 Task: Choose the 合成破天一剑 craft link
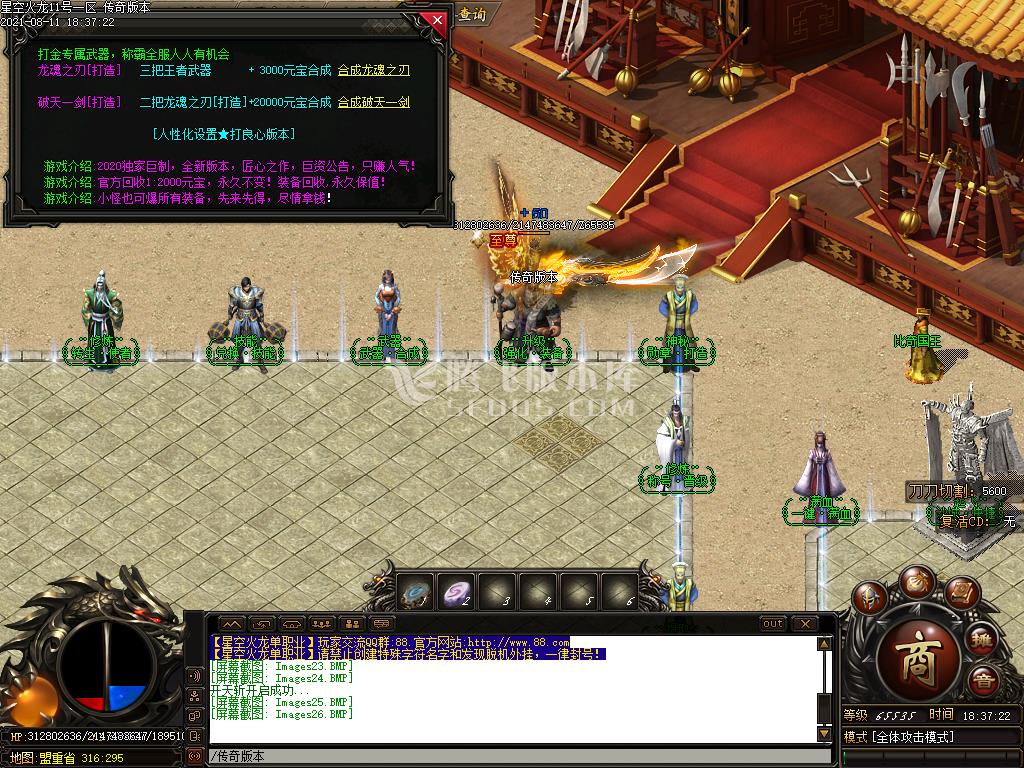[373, 102]
